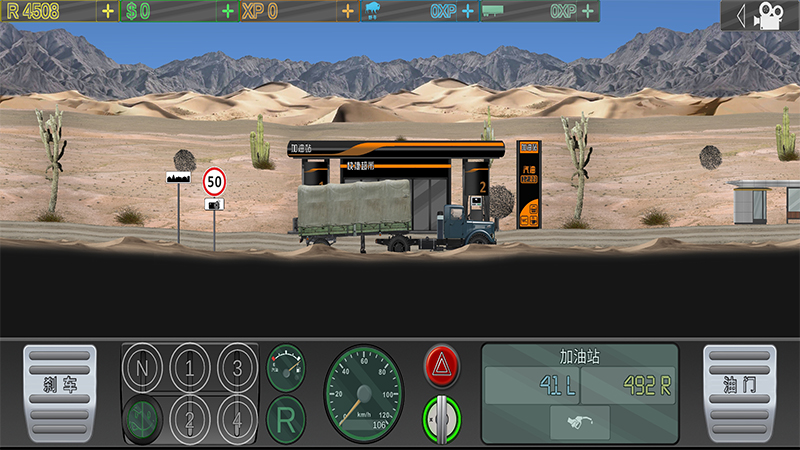Select second gear on the shifter
Screen dimensions: 800x450
tap(190, 416)
